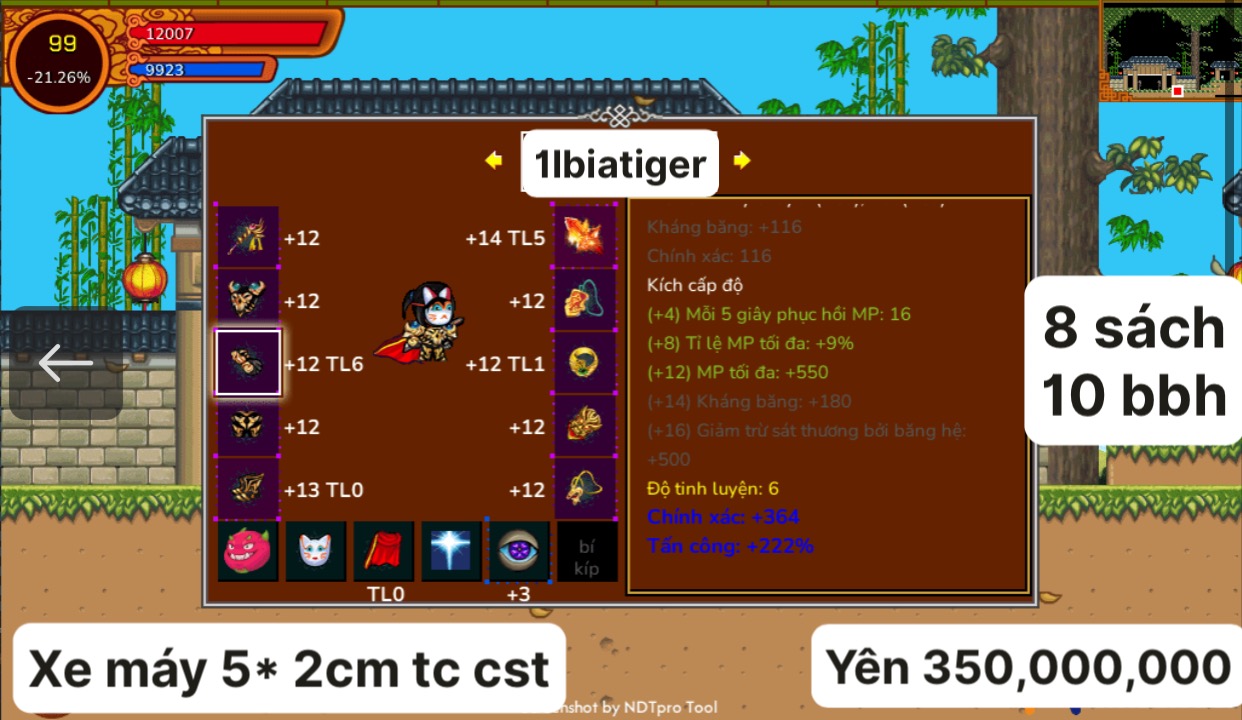Select the red dragon fruit pet slot
This screenshot has height=720, width=1242.
coord(248,551)
